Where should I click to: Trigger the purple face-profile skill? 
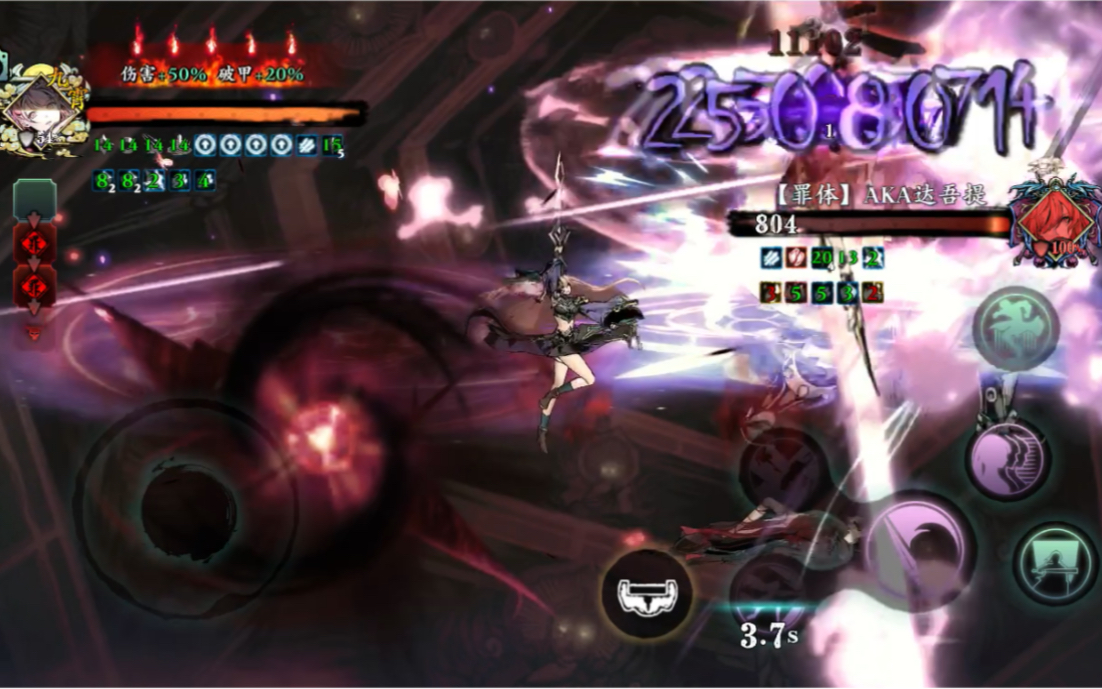[x=1007, y=460]
